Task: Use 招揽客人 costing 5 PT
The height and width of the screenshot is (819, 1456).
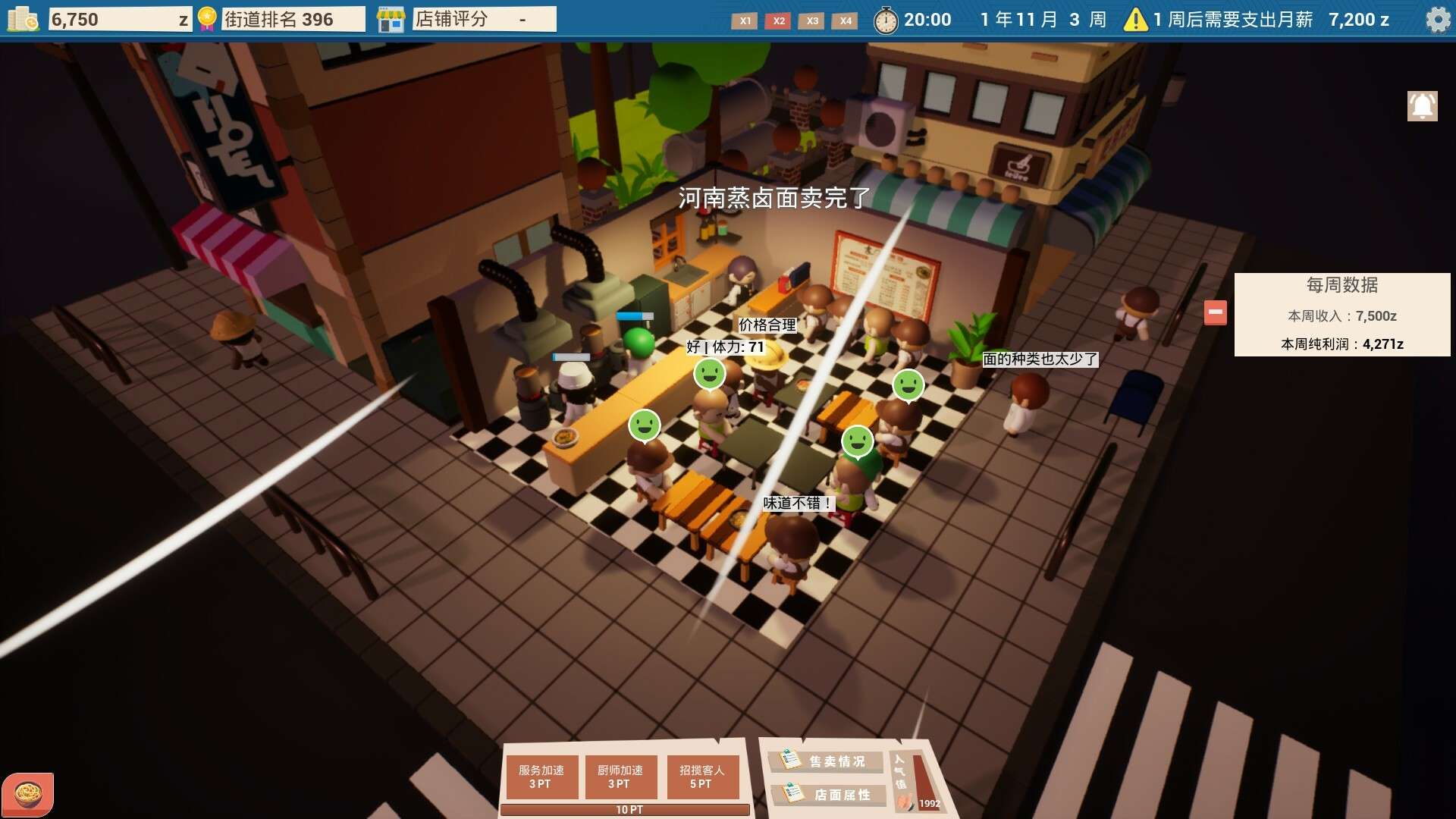Action: pos(702,776)
